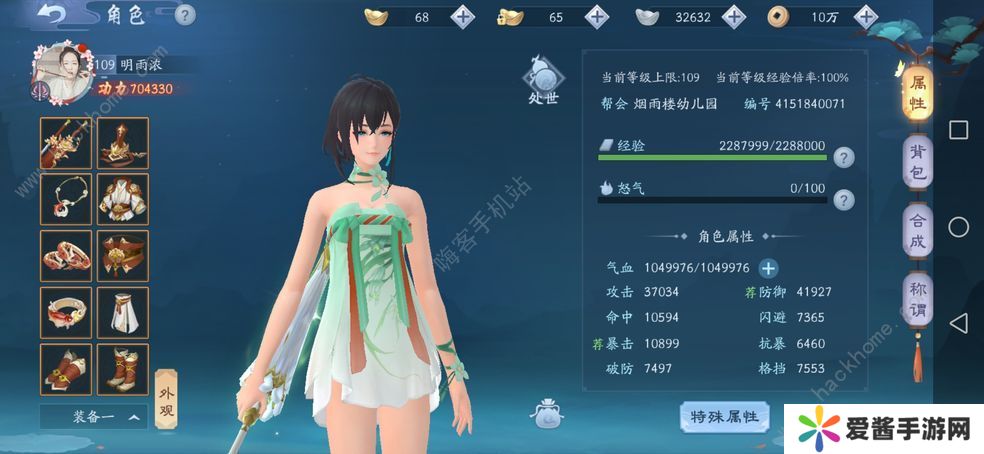Image resolution: width=984 pixels, height=454 pixels.
Task: Open the 背包 backpack tab
Action: [x=916, y=162]
